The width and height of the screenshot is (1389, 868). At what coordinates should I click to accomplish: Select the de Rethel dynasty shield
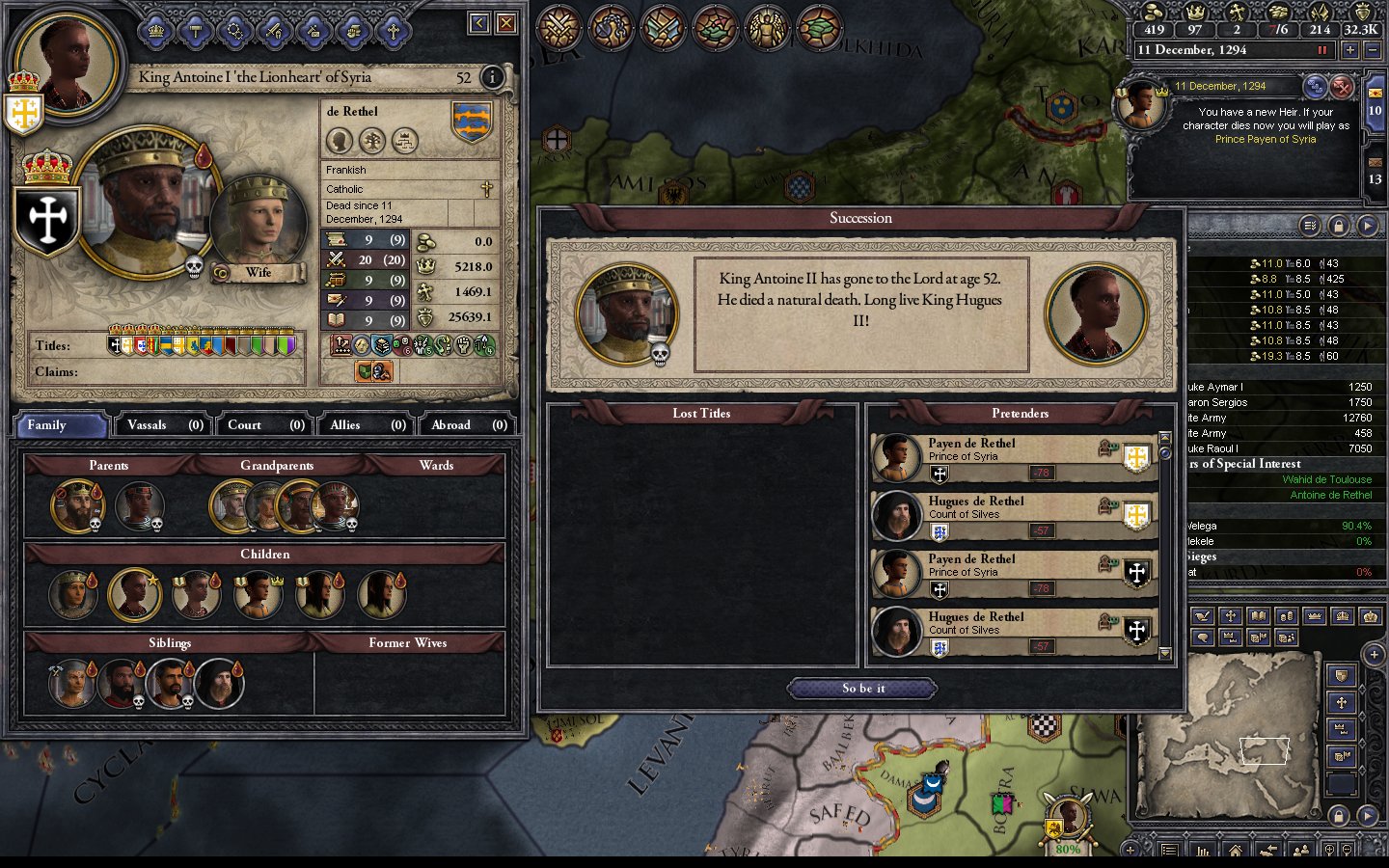tap(472, 122)
